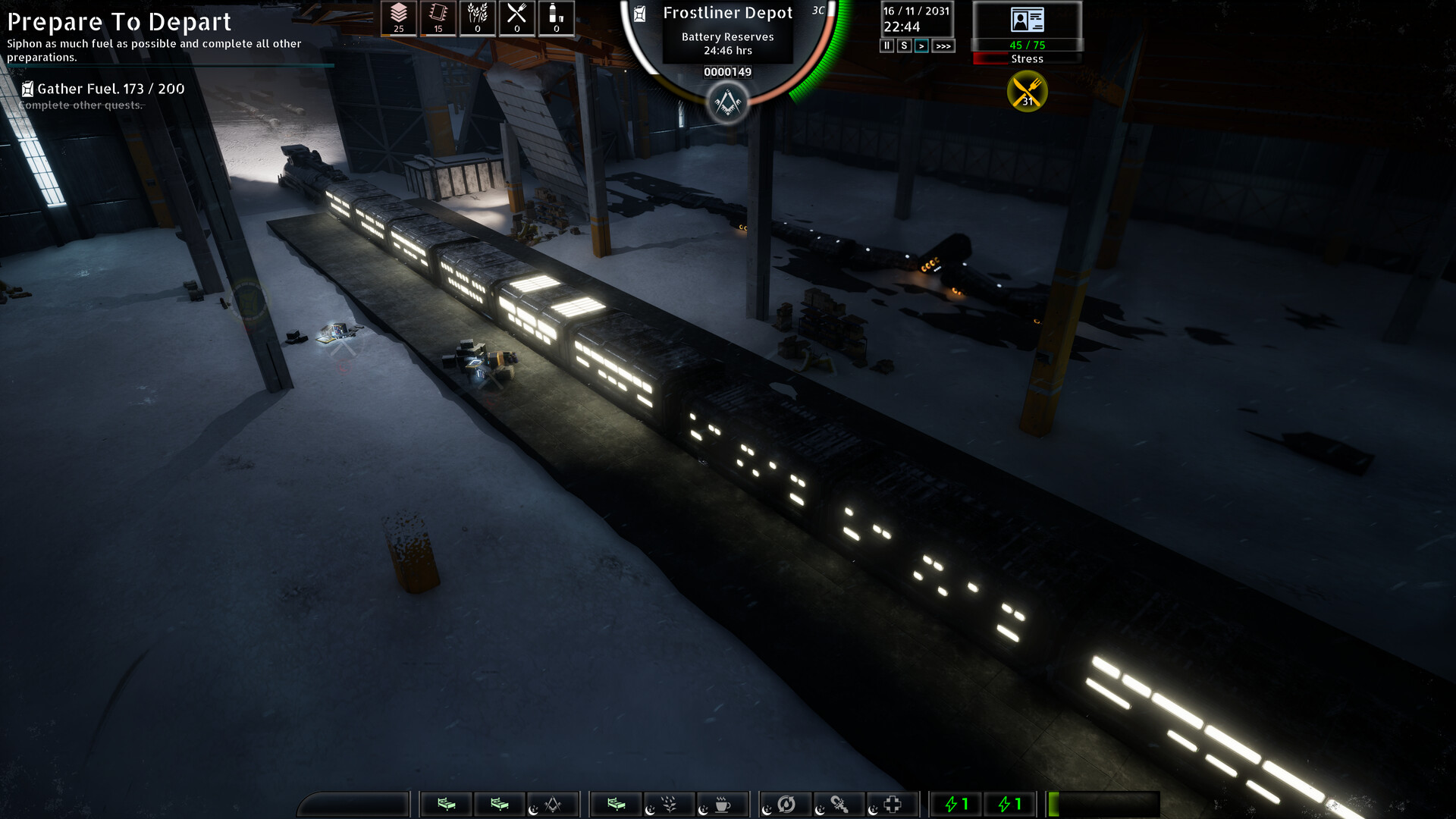Select the bed slot beside the plant icon
1456x819 pixels.
pyautogui.click(x=617, y=805)
